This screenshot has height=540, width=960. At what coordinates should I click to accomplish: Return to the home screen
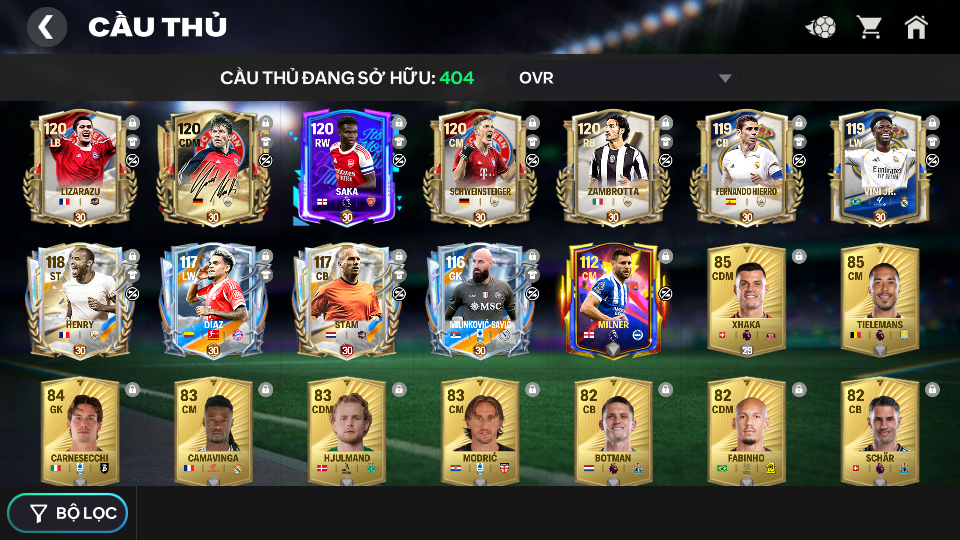coord(916,27)
